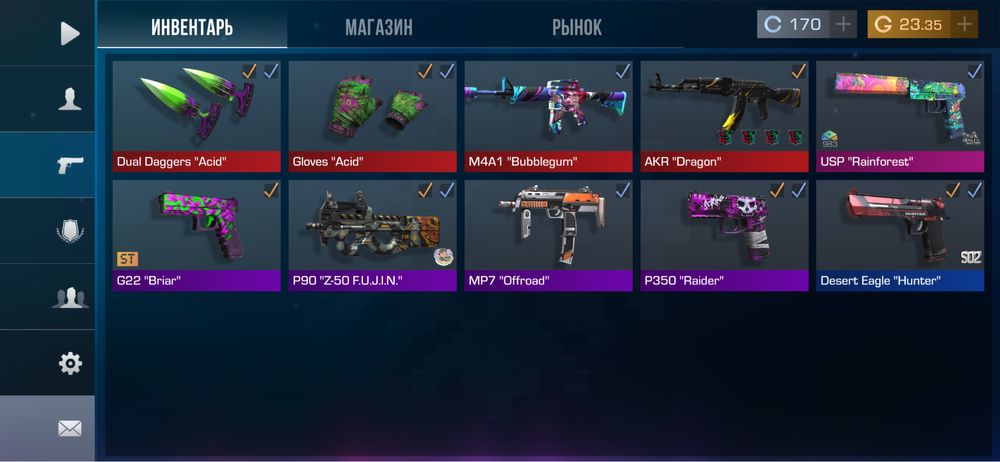Open the shield badge rank menu
The height and width of the screenshot is (462, 1000).
point(69,231)
